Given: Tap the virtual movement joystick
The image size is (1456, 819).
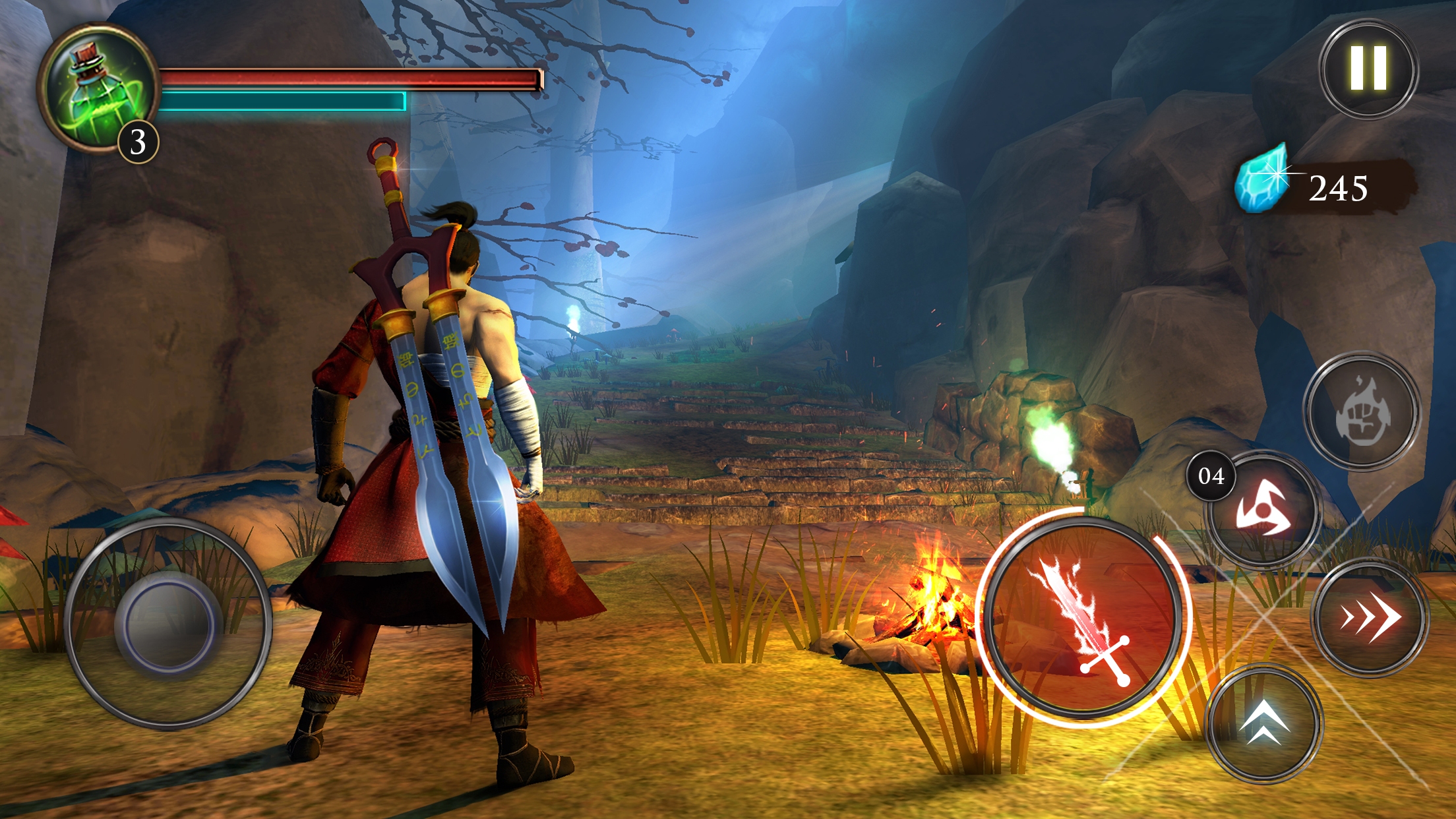Looking at the screenshot, I should 167,622.
